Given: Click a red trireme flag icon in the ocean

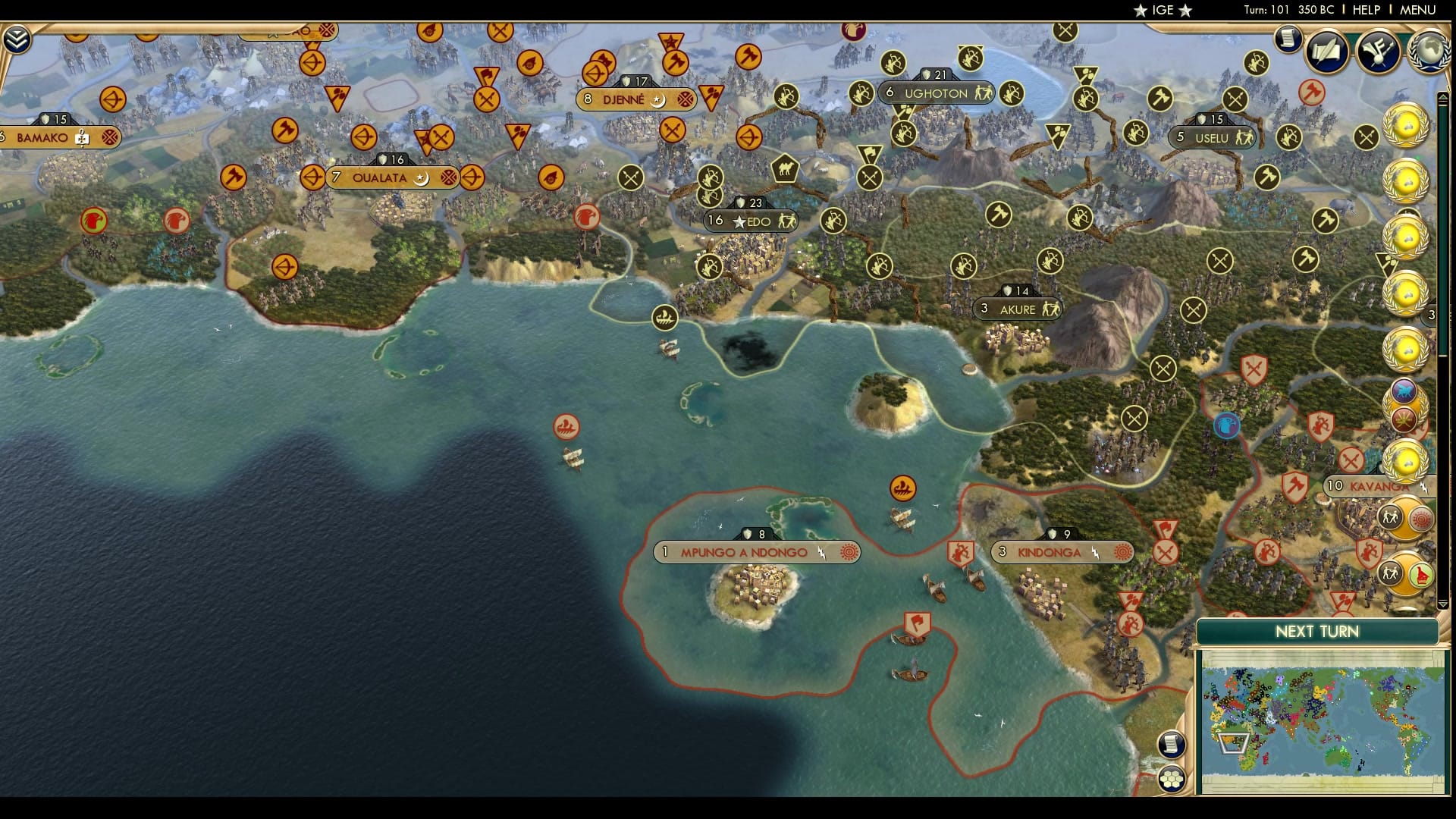Looking at the screenshot, I should pyautogui.click(x=566, y=427).
